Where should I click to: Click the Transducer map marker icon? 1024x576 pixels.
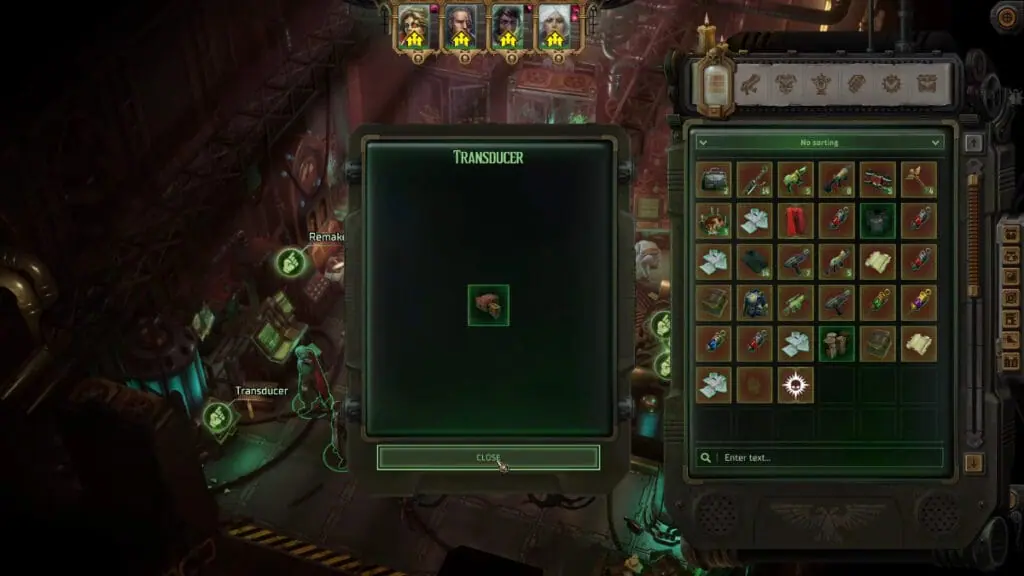coord(217,417)
